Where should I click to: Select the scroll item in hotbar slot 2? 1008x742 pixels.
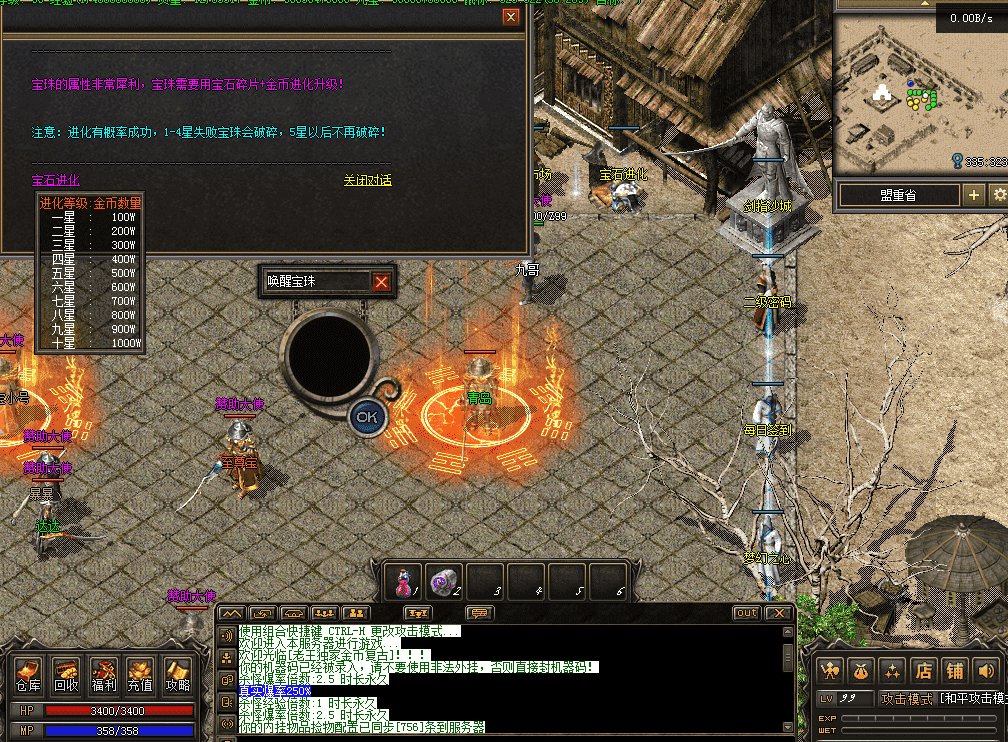[x=443, y=582]
